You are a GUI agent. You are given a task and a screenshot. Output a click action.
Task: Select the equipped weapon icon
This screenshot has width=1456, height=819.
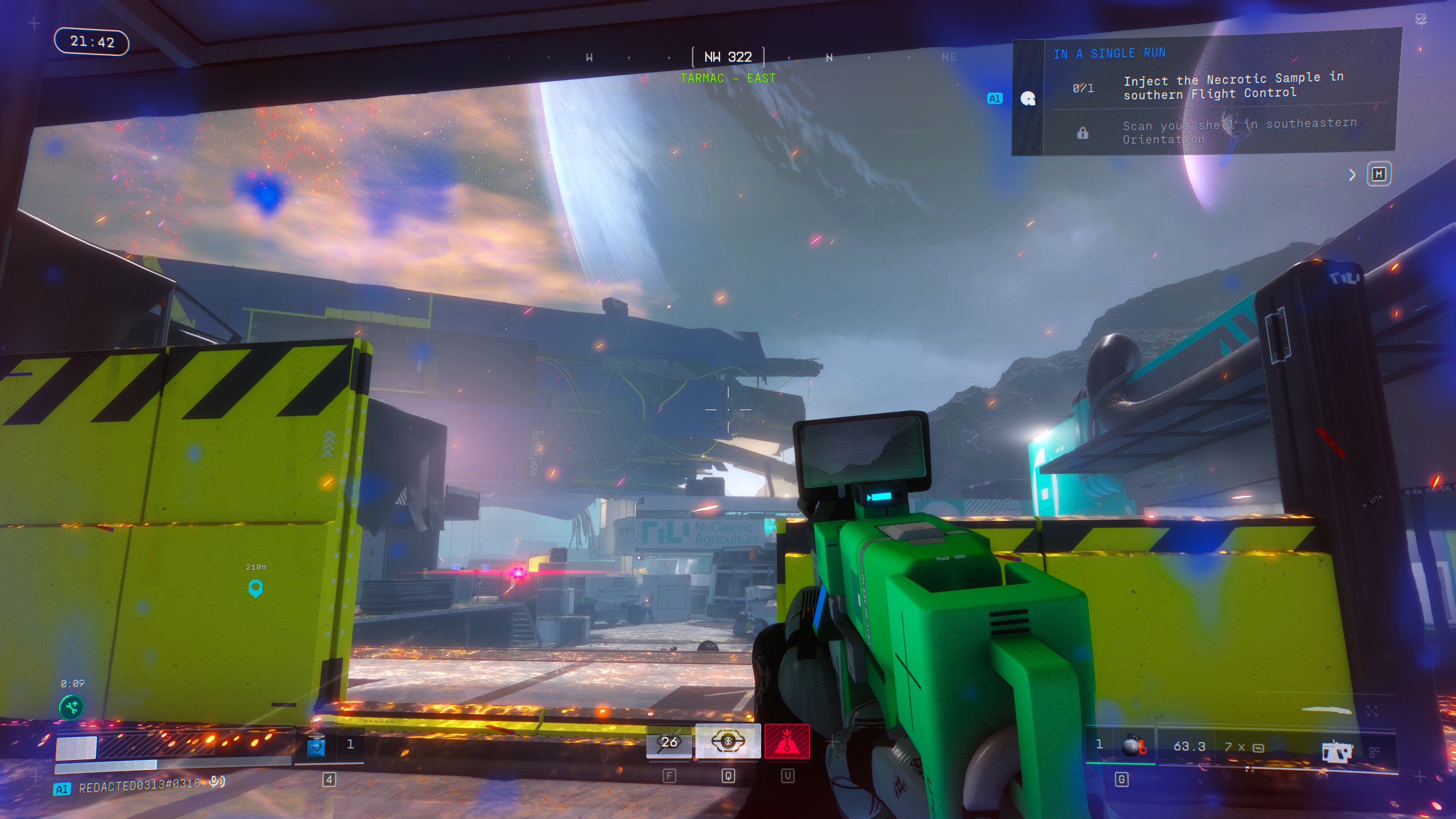coord(1337,751)
